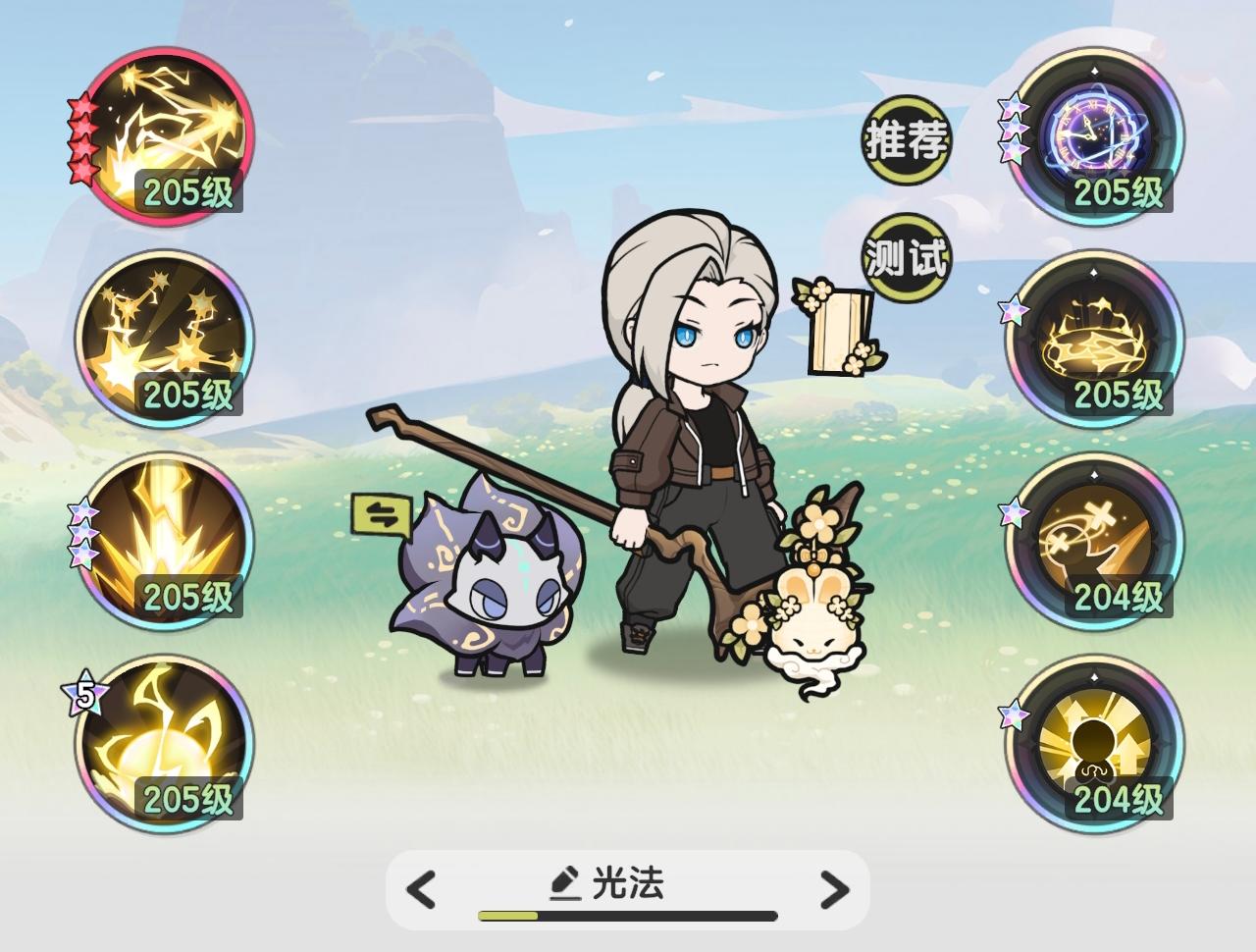Viewport: 1256px width, 952px height.
Task: Open the next class with the right chevron
Action: click(836, 888)
